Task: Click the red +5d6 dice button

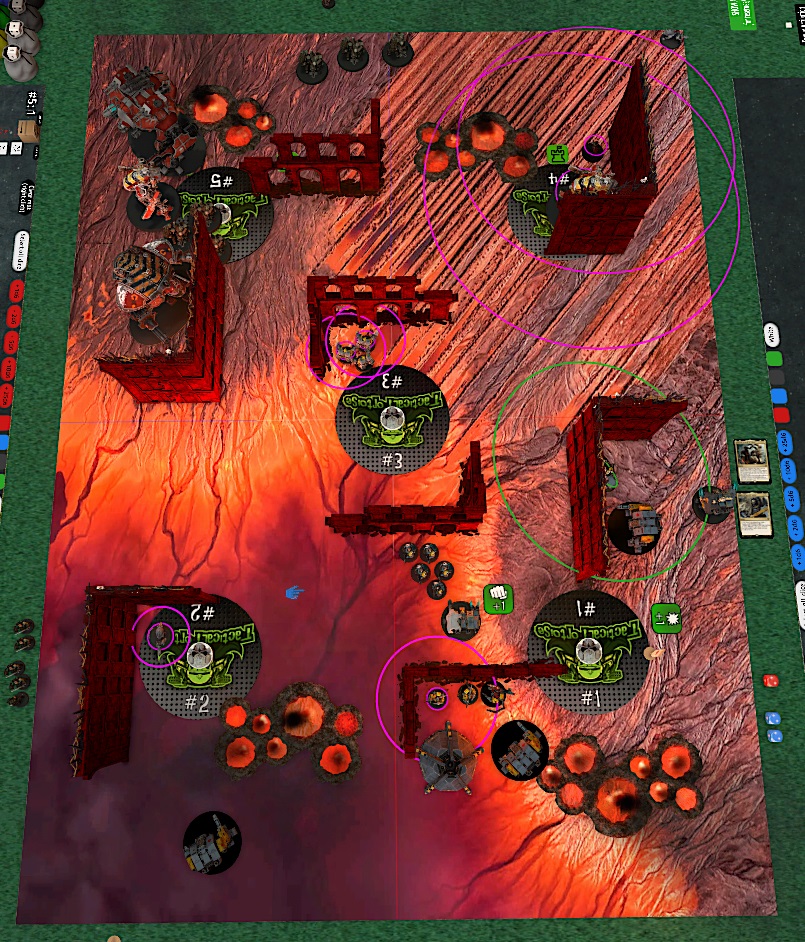Action: [x=13, y=343]
